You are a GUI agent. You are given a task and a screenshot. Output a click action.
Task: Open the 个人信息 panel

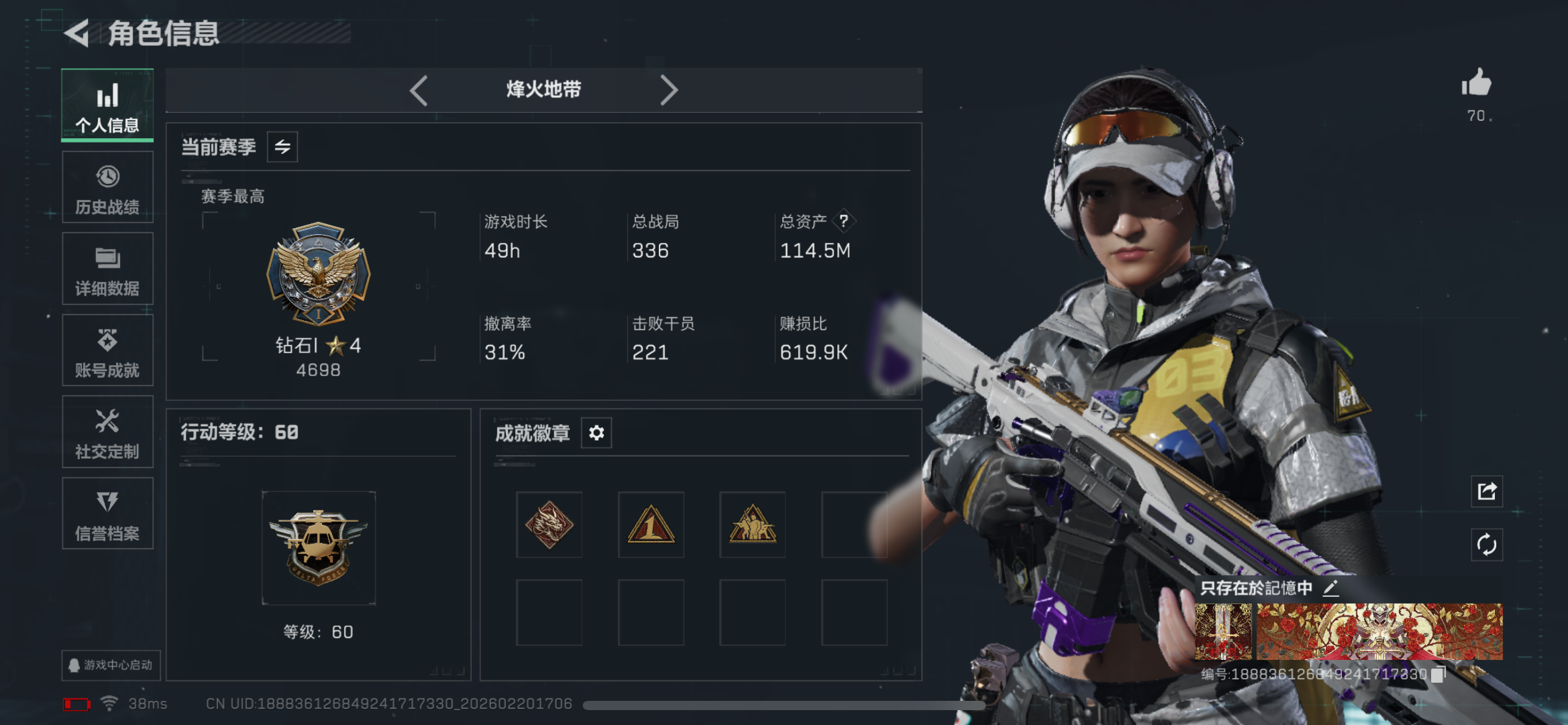[x=107, y=105]
